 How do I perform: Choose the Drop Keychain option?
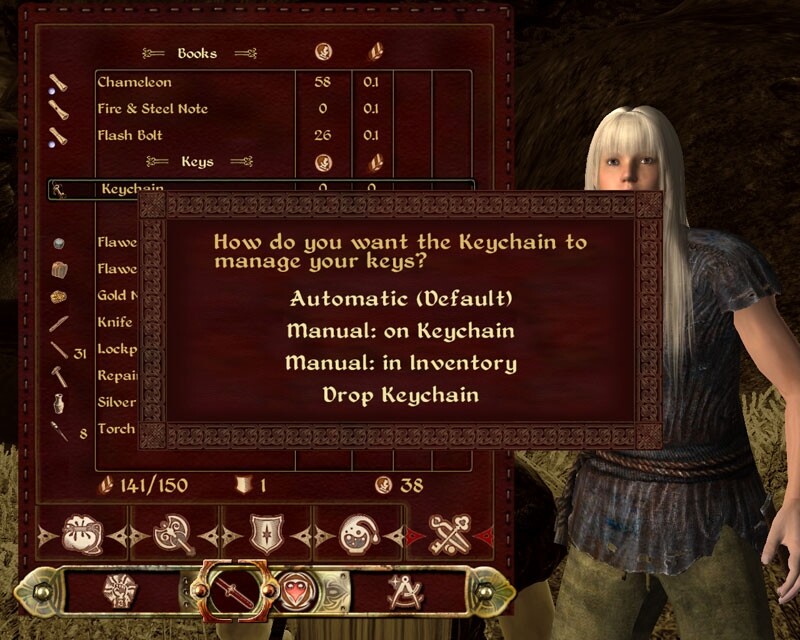coord(400,395)
